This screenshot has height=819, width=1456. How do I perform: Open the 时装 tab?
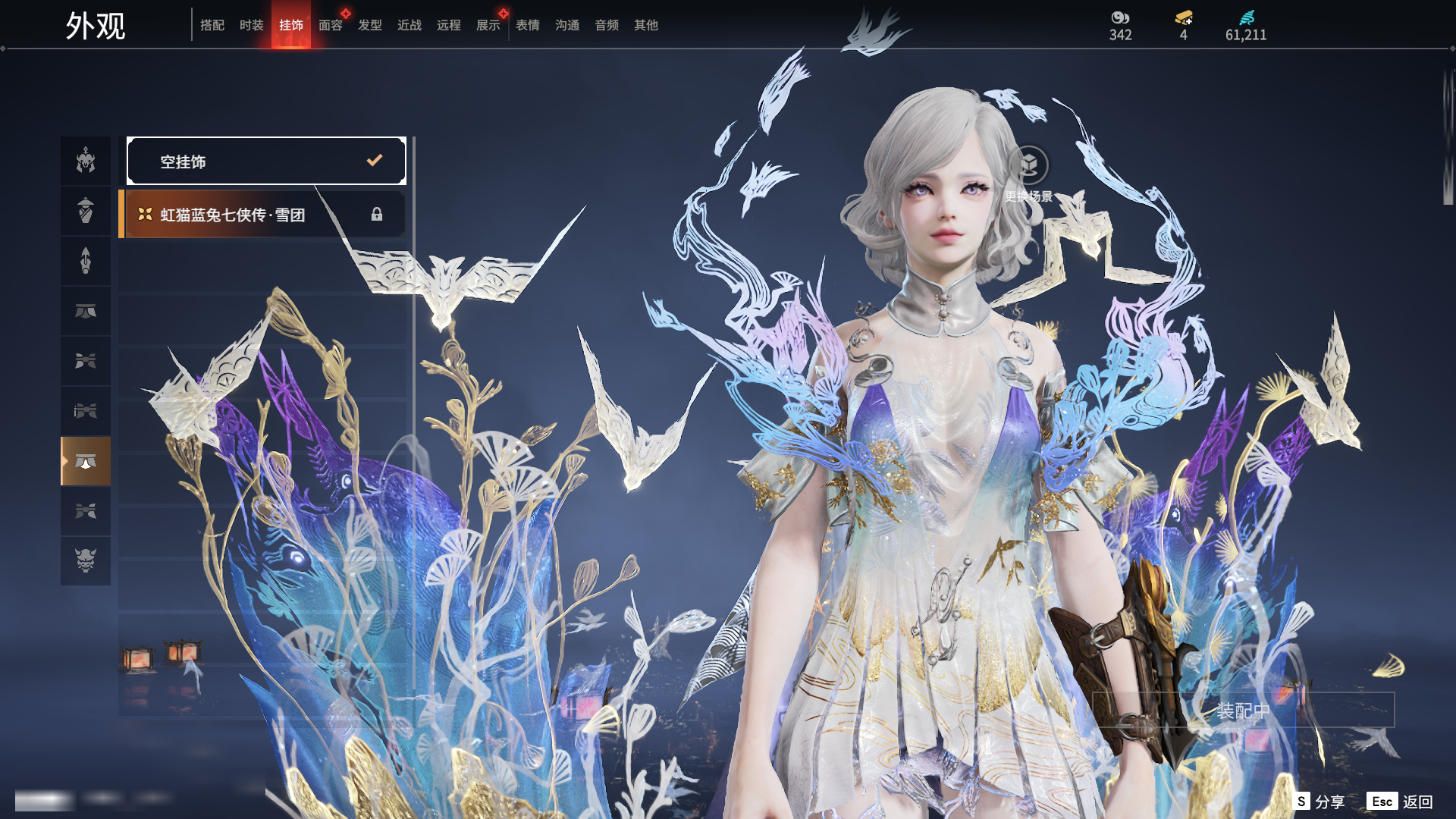click(x=252, y=25)
